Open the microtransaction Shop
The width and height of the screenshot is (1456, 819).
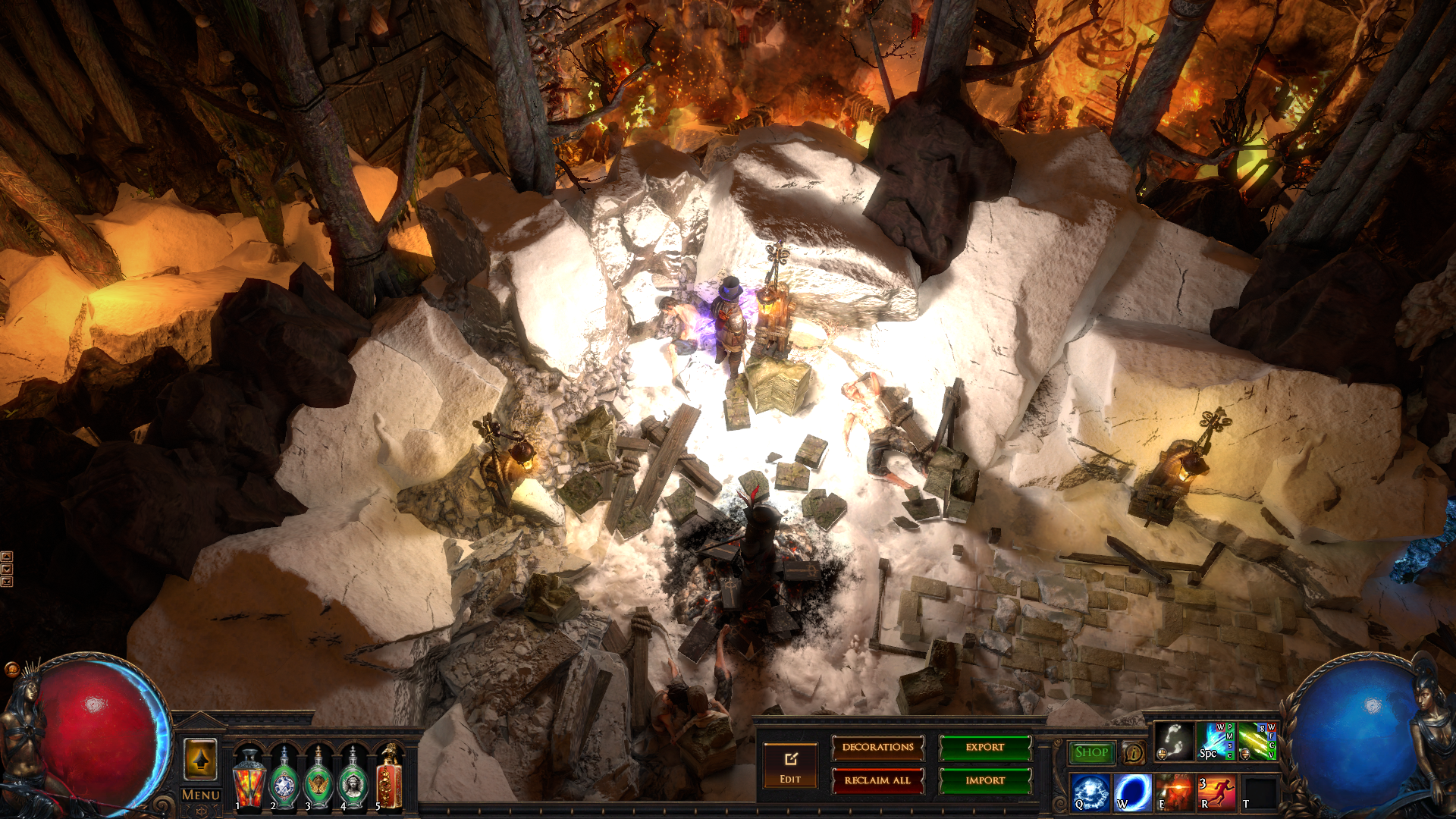1091,752
